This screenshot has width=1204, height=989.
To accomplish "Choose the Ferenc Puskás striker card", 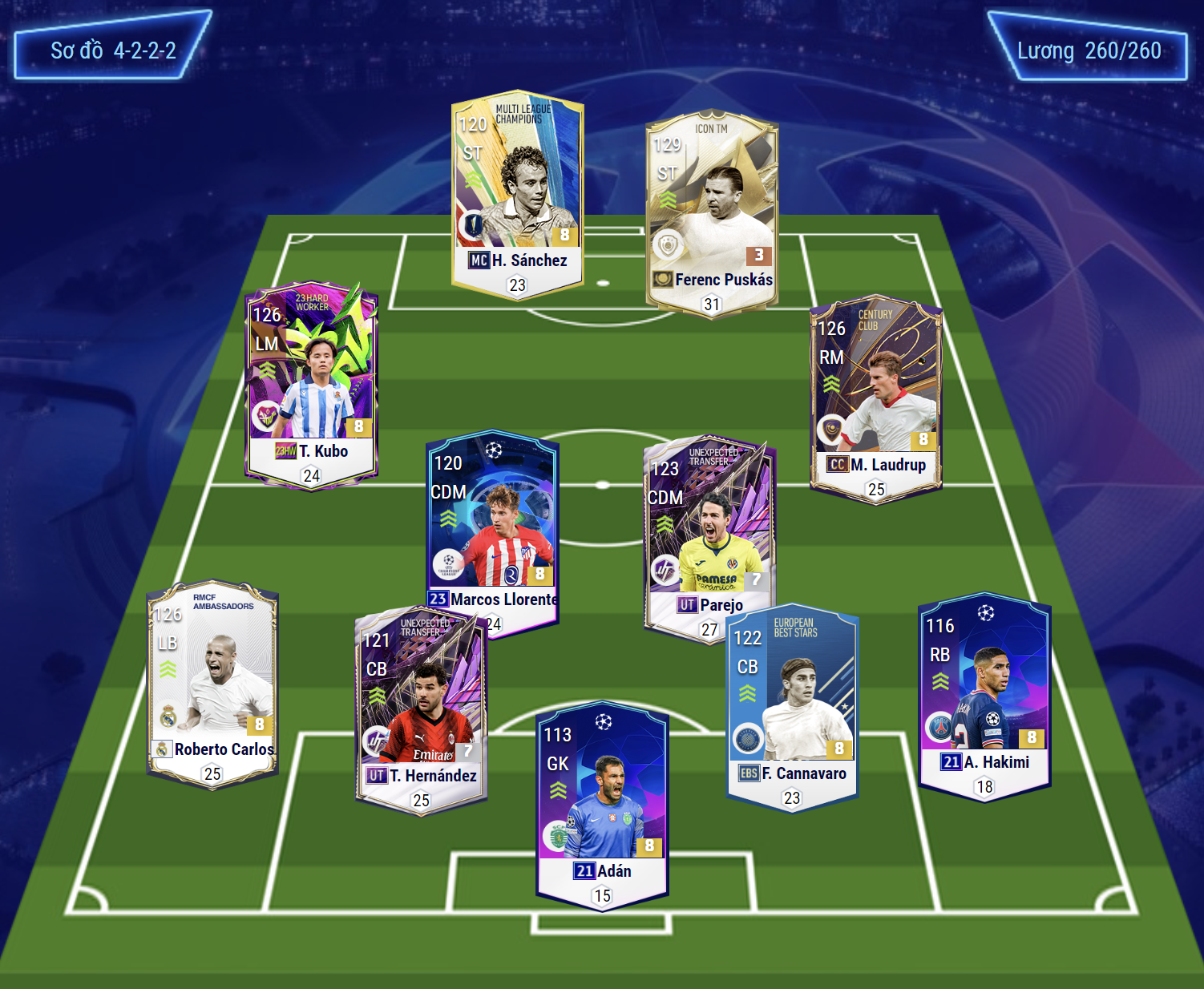I will (712, 212).
